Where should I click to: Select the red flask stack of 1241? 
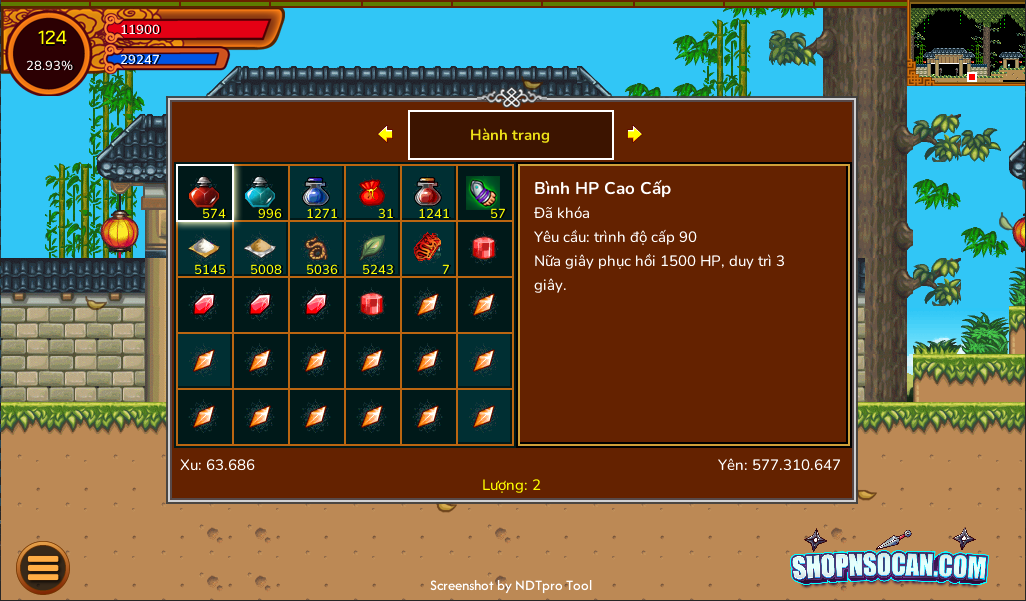pos(429,193)
